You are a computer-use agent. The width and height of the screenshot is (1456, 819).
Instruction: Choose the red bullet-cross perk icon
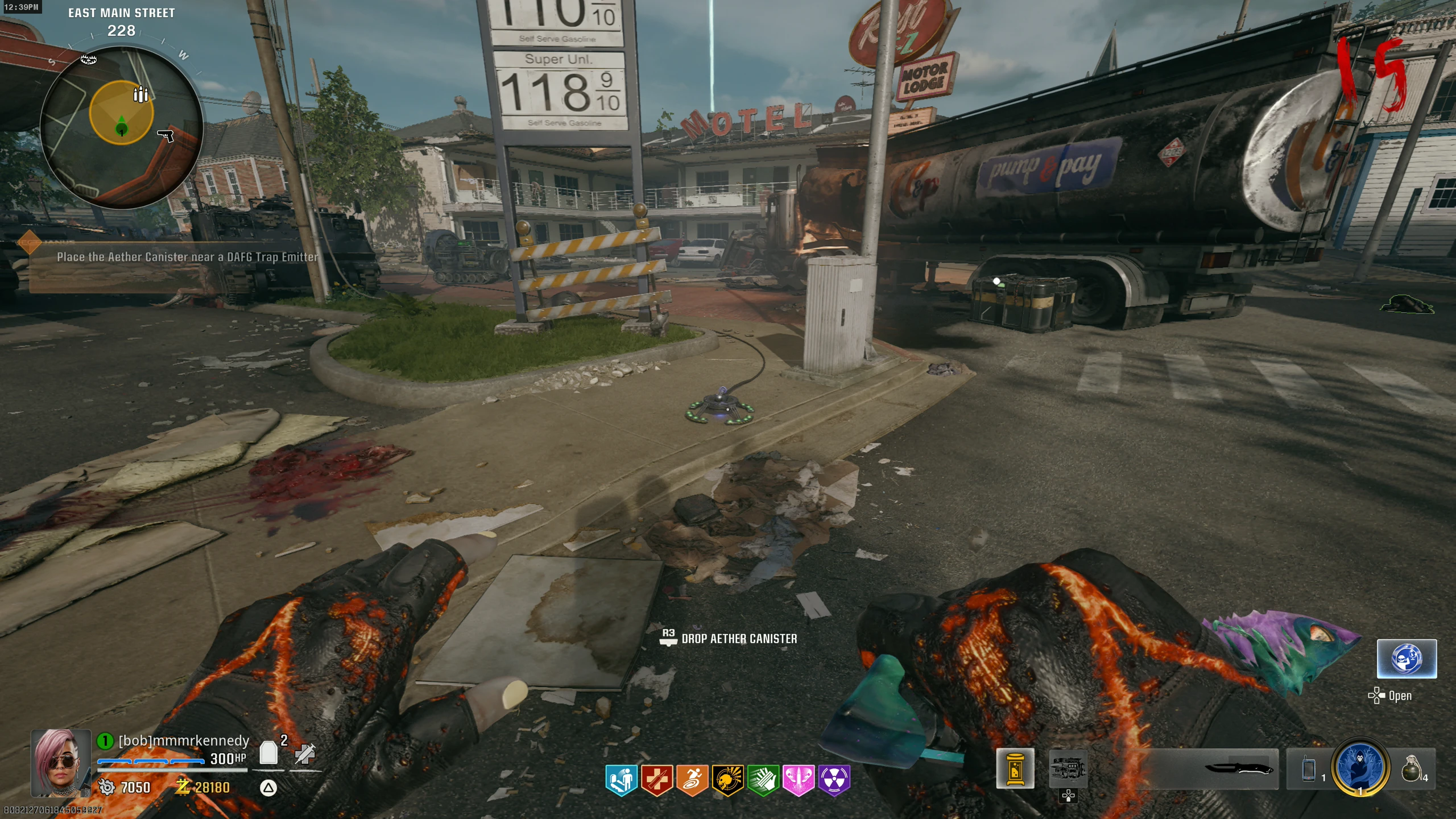pyautogui.click(x=657, y=779)
